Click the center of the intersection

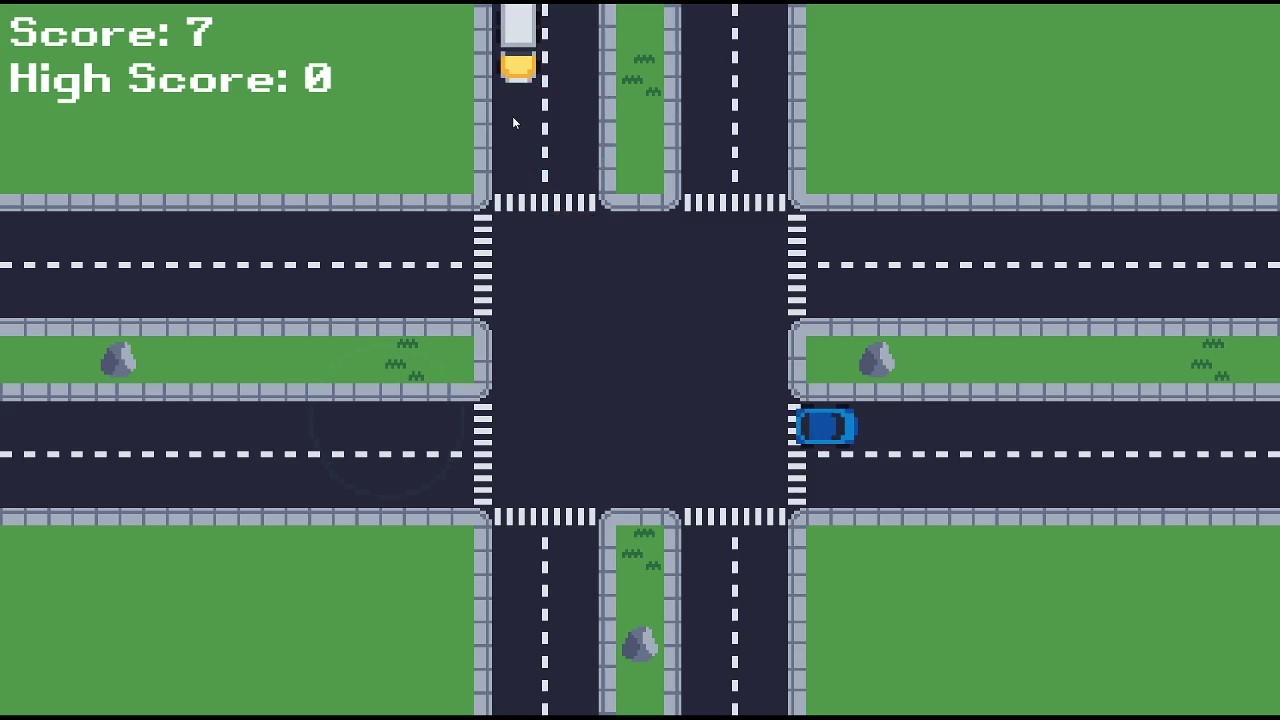[640, 360]
